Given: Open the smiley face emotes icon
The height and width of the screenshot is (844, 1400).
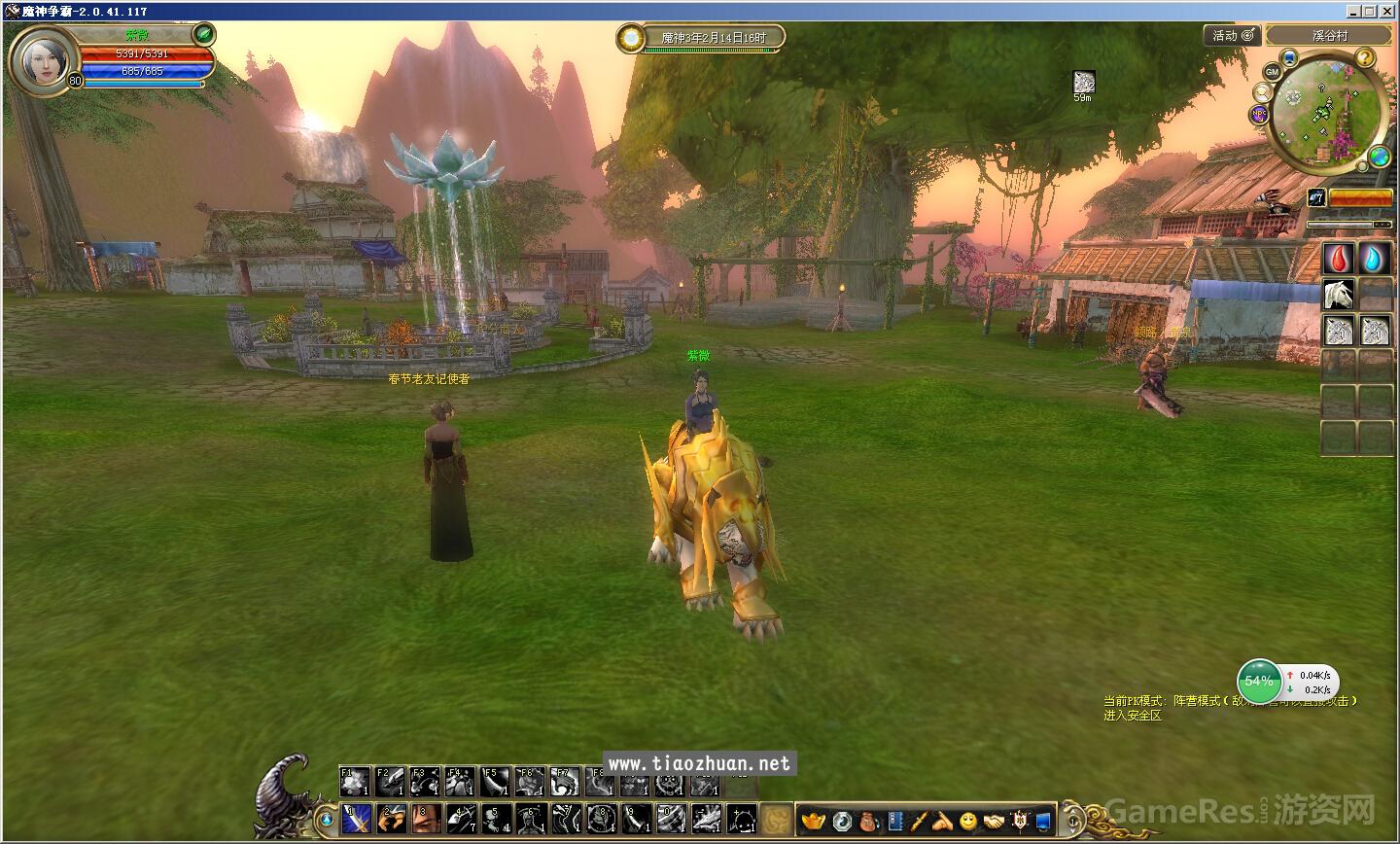Looking at the screenshot, I should pos(968,822).
